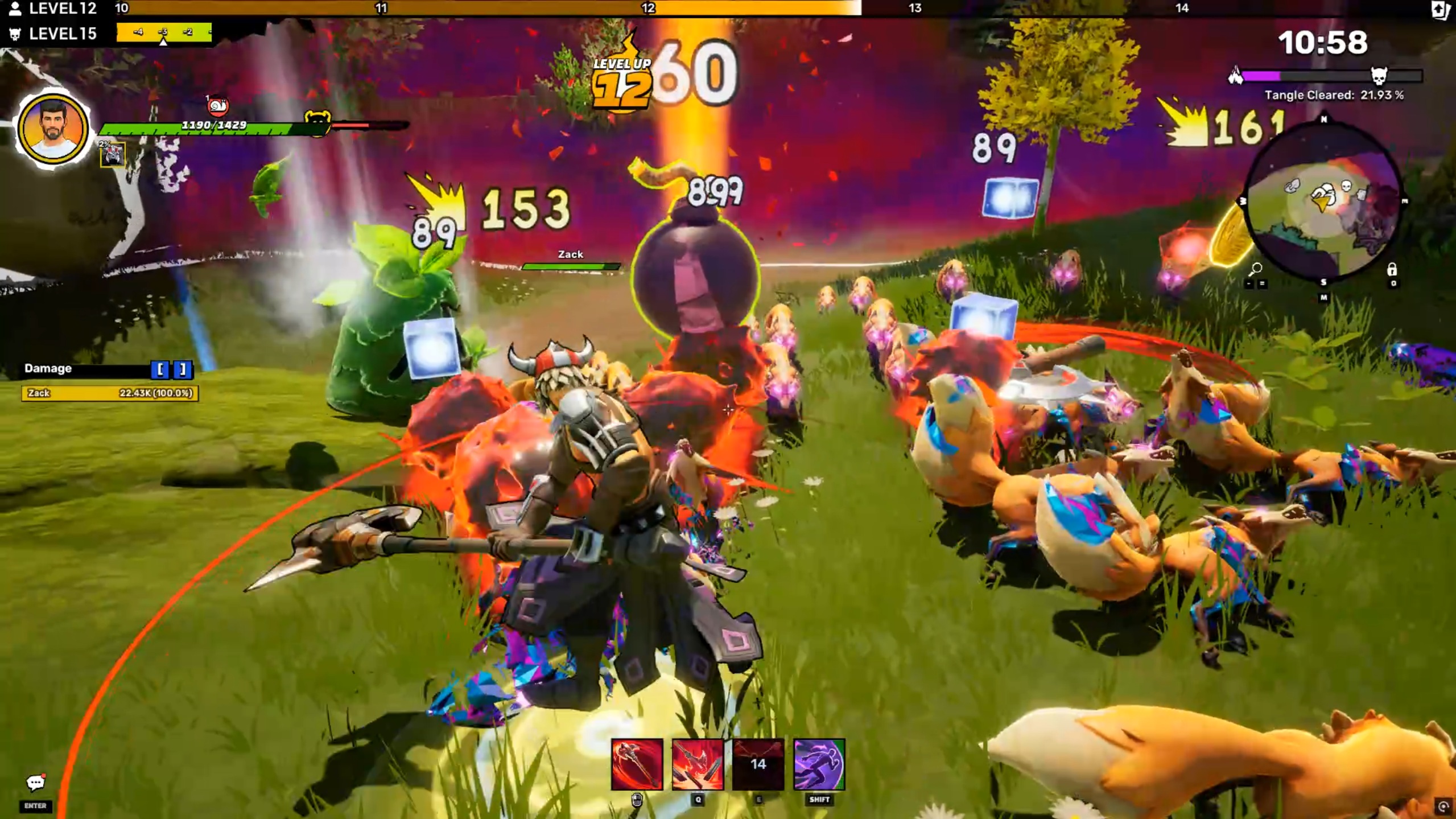Click the round icon in bottom-right corner
1456x819 pixels.
pos(1443,806)
